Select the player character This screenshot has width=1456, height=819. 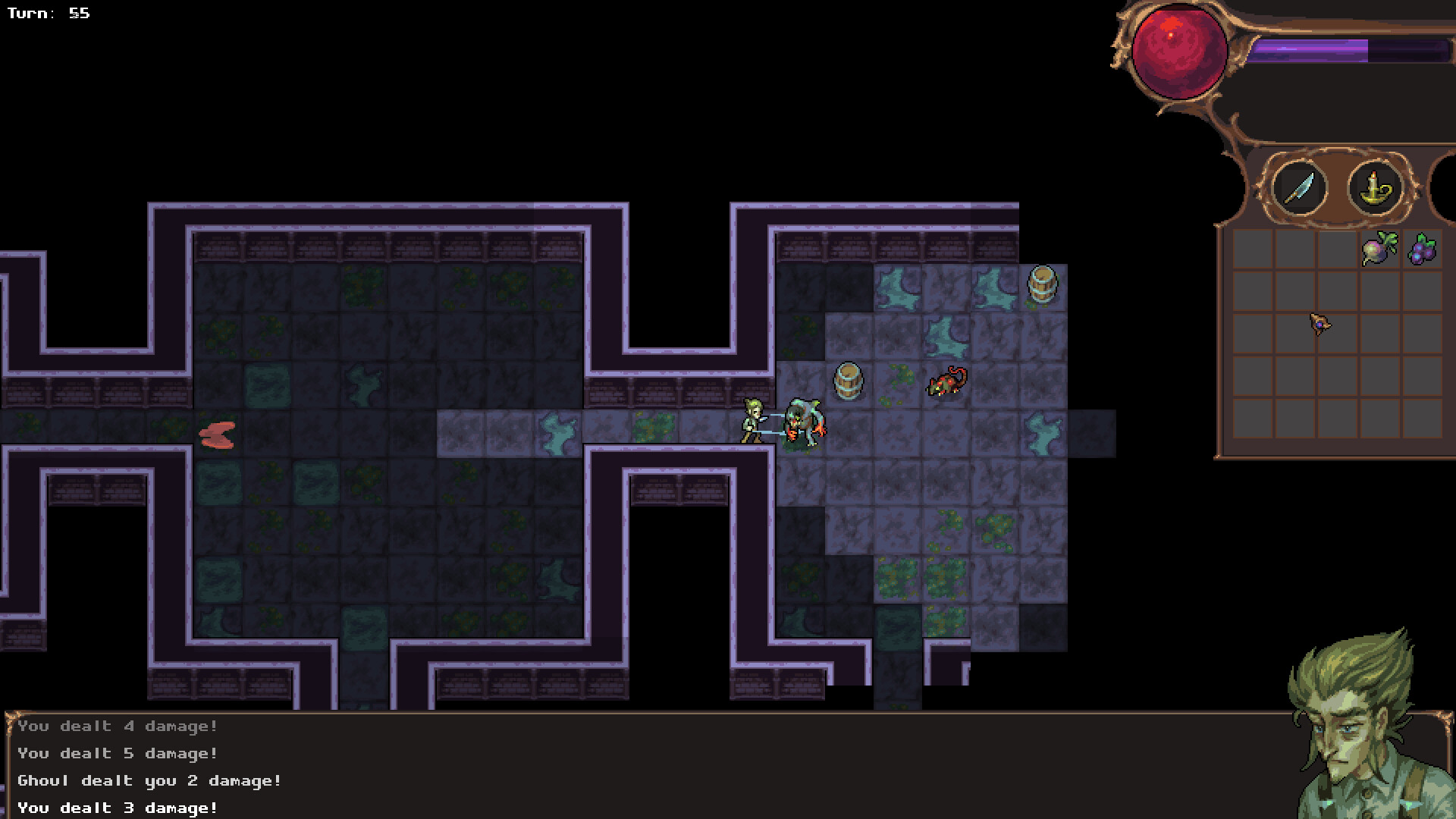752,421
